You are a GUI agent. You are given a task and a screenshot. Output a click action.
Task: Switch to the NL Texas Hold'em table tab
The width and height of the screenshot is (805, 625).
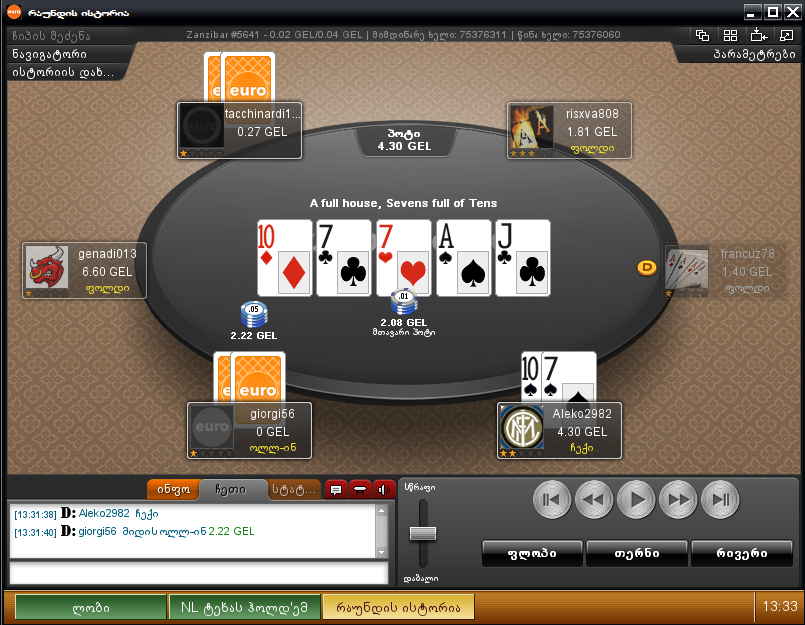coord(245,606)
